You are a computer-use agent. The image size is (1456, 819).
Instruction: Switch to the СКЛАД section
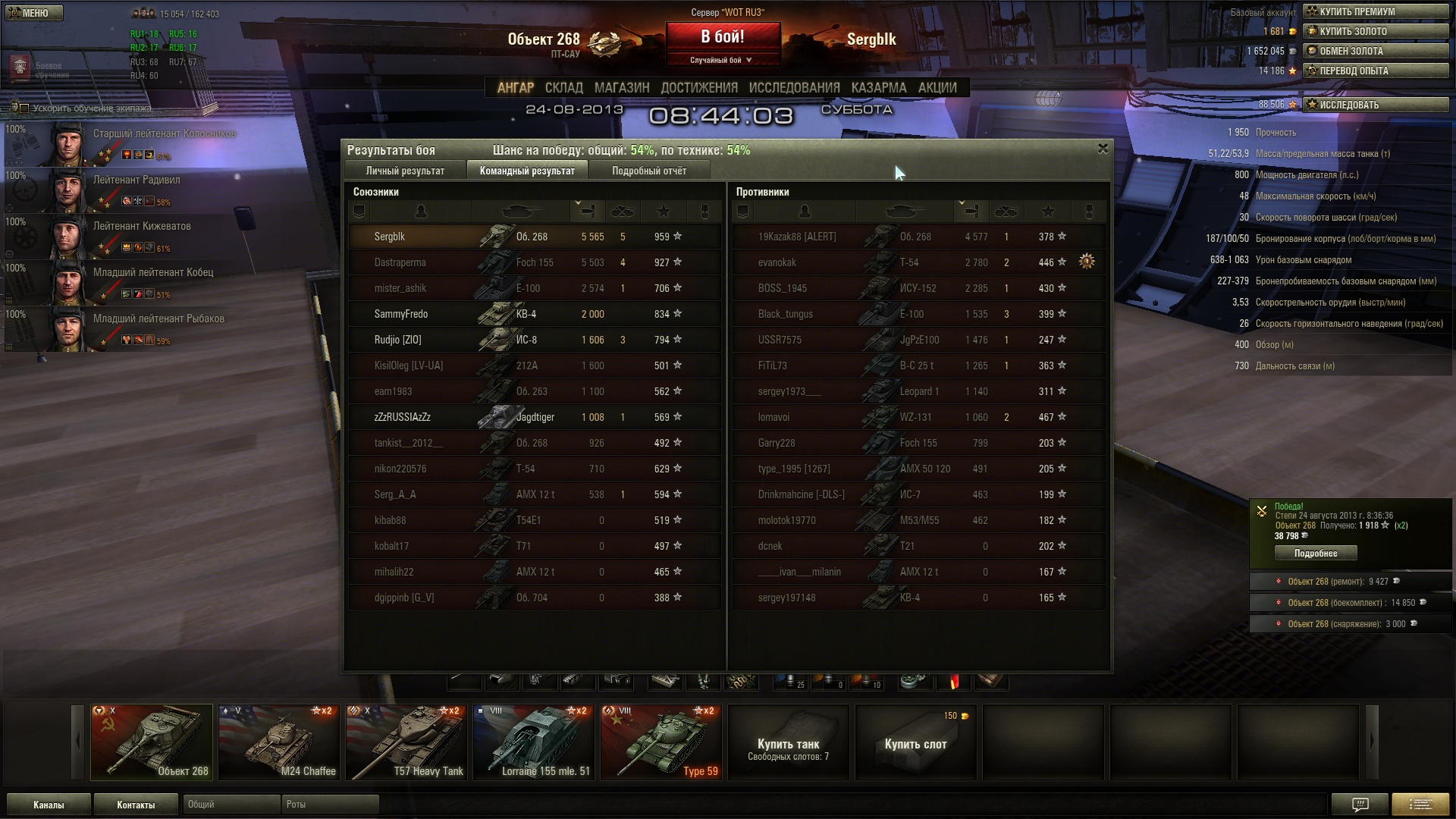563,88
